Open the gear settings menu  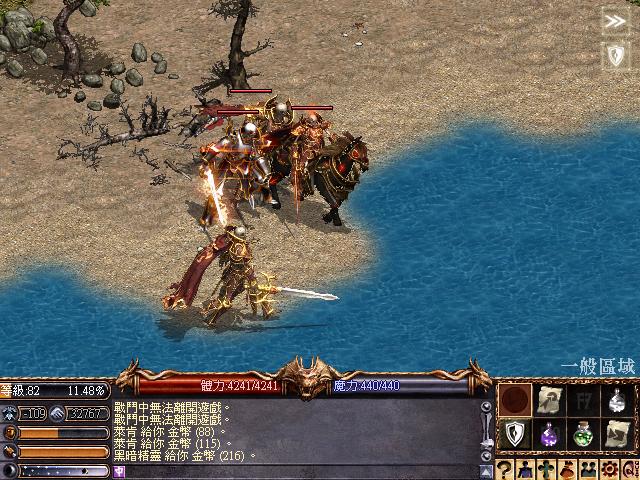tap(608, 469)
